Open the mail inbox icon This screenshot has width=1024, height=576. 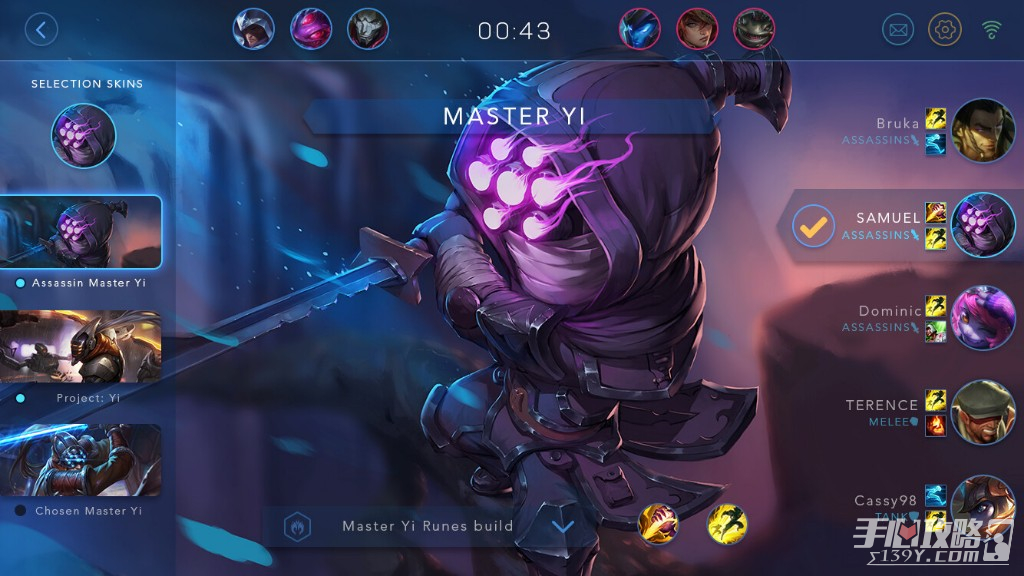coord(898,29)
